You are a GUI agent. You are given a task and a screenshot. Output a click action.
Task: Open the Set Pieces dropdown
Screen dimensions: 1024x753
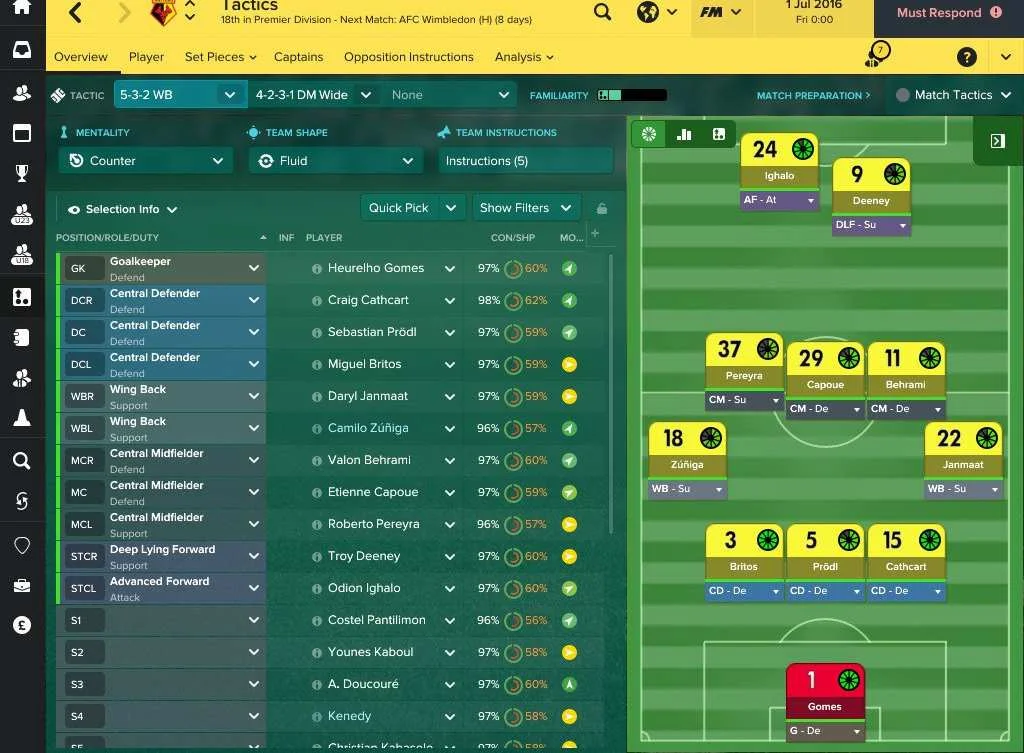220,57
